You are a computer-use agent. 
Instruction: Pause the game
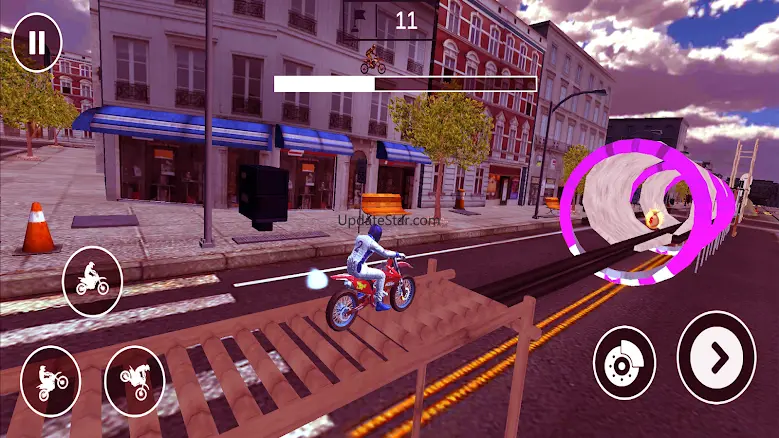pyautogui.click(x=37, y=42)
